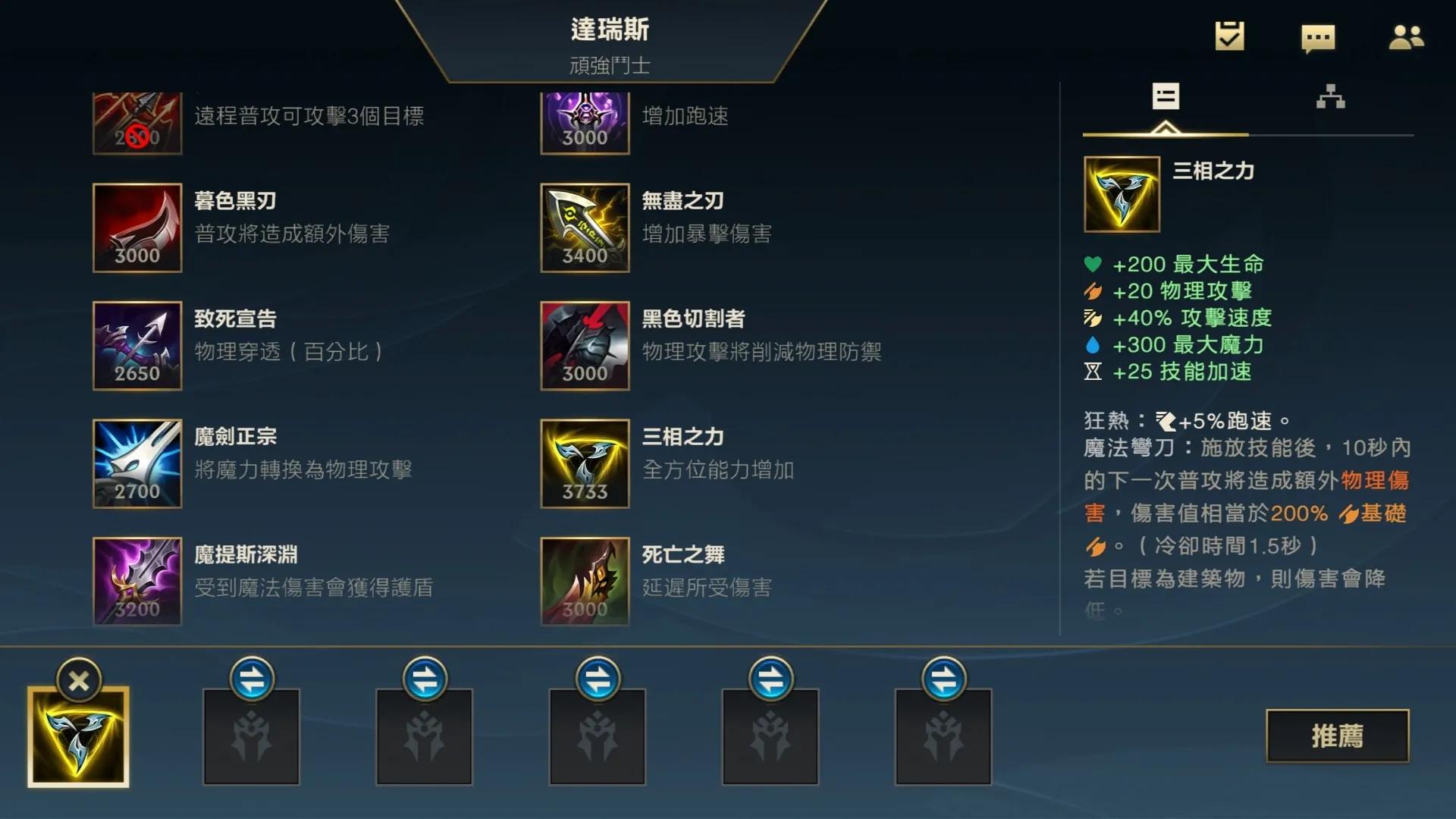Switch to the item stats list tab

tap(1165, 99)
